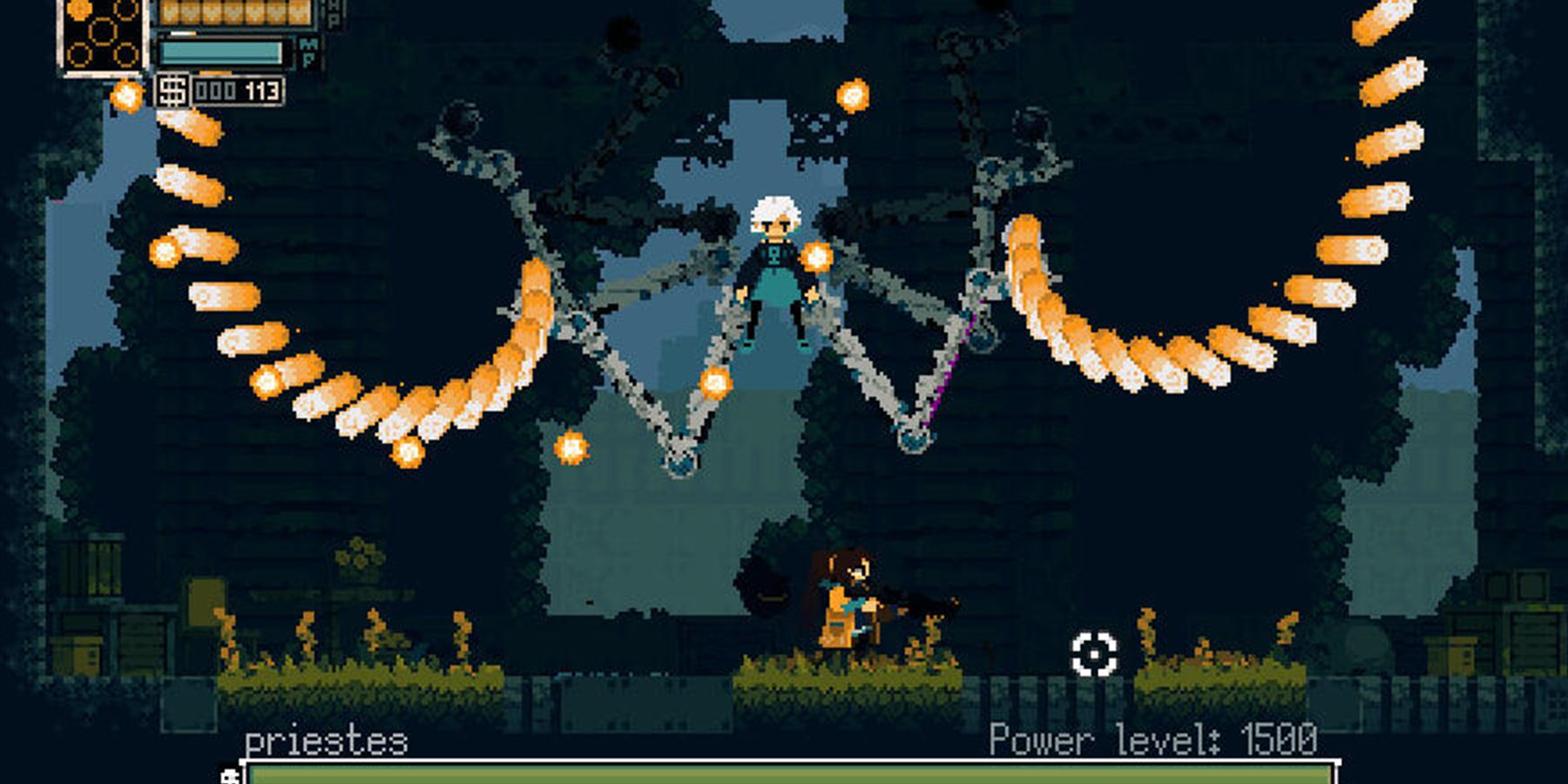
Task: Click the small skull icon beside the boss bar
Action: [x=230, y=776]
